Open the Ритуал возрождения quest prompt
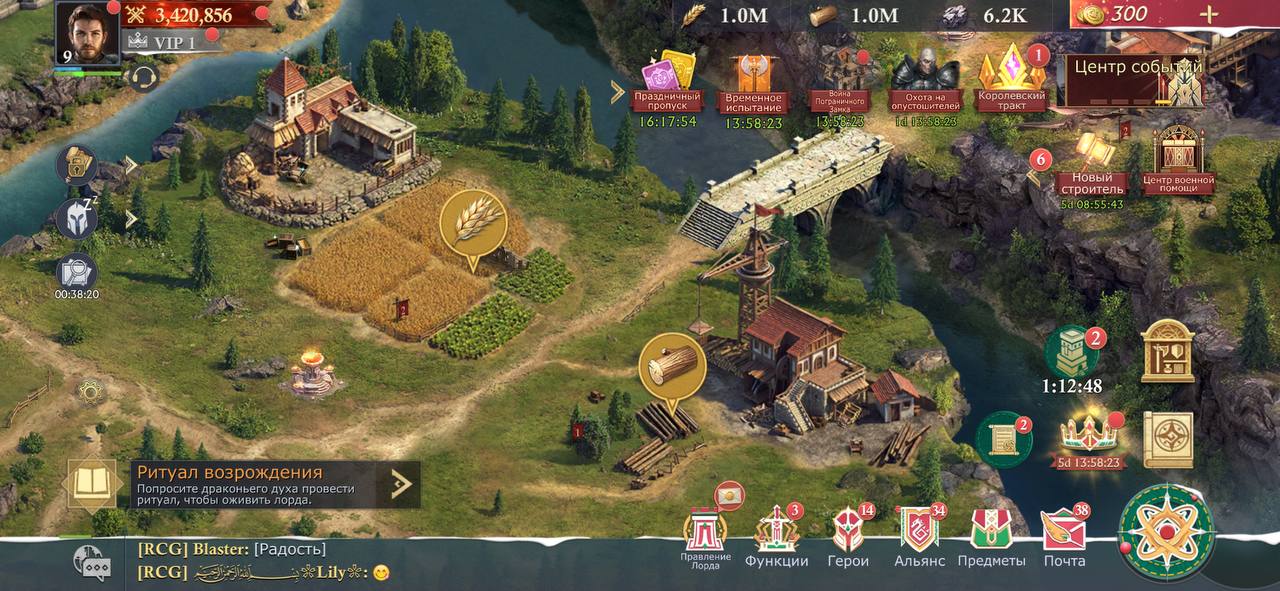Image resolution: width=1280 pixels, height=591 pixels. point(240,484)
